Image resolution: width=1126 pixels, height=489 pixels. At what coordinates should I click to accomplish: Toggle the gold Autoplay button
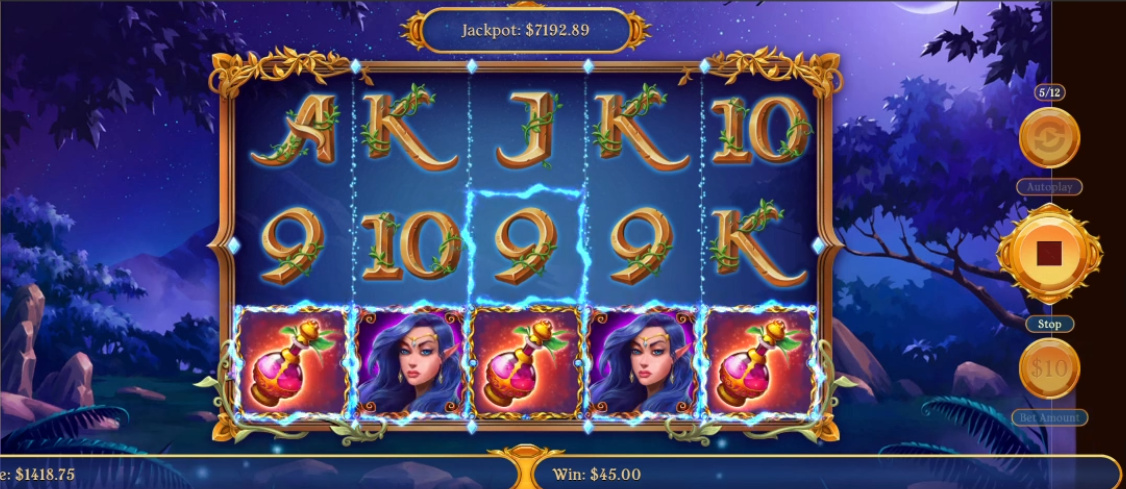(x=1049, y=138)
